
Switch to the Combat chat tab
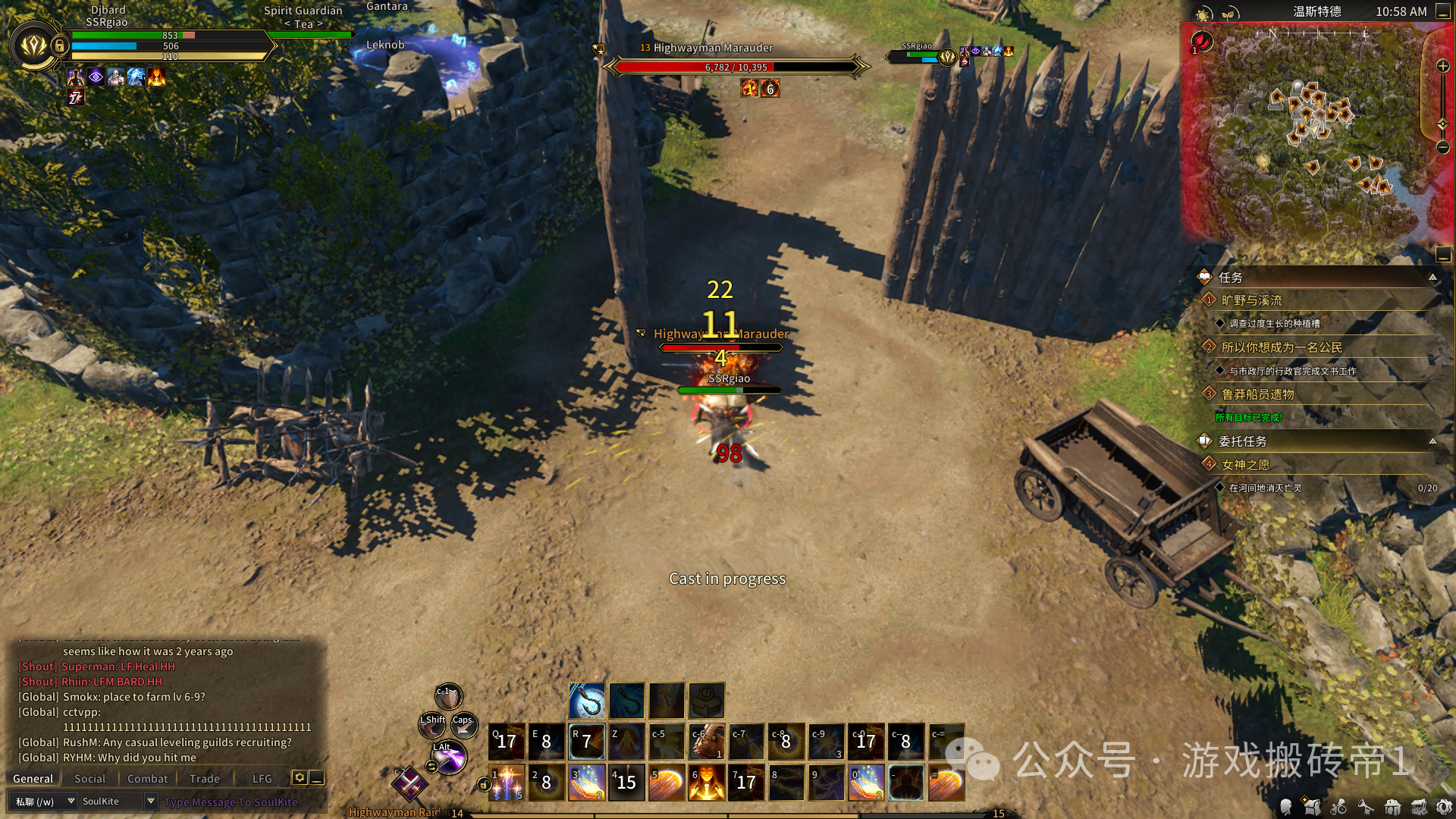pyautogui.click(x=147, y=779)
